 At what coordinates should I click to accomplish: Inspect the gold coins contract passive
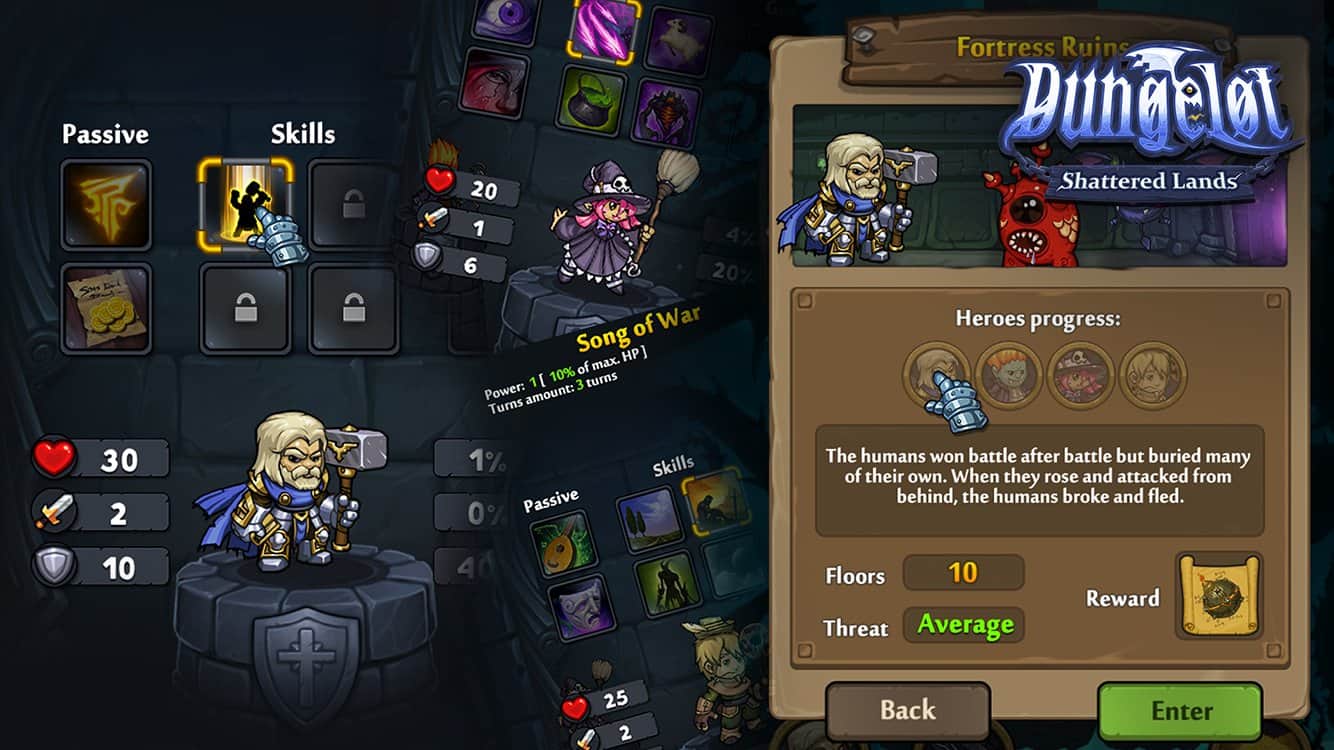click(105, 308)
